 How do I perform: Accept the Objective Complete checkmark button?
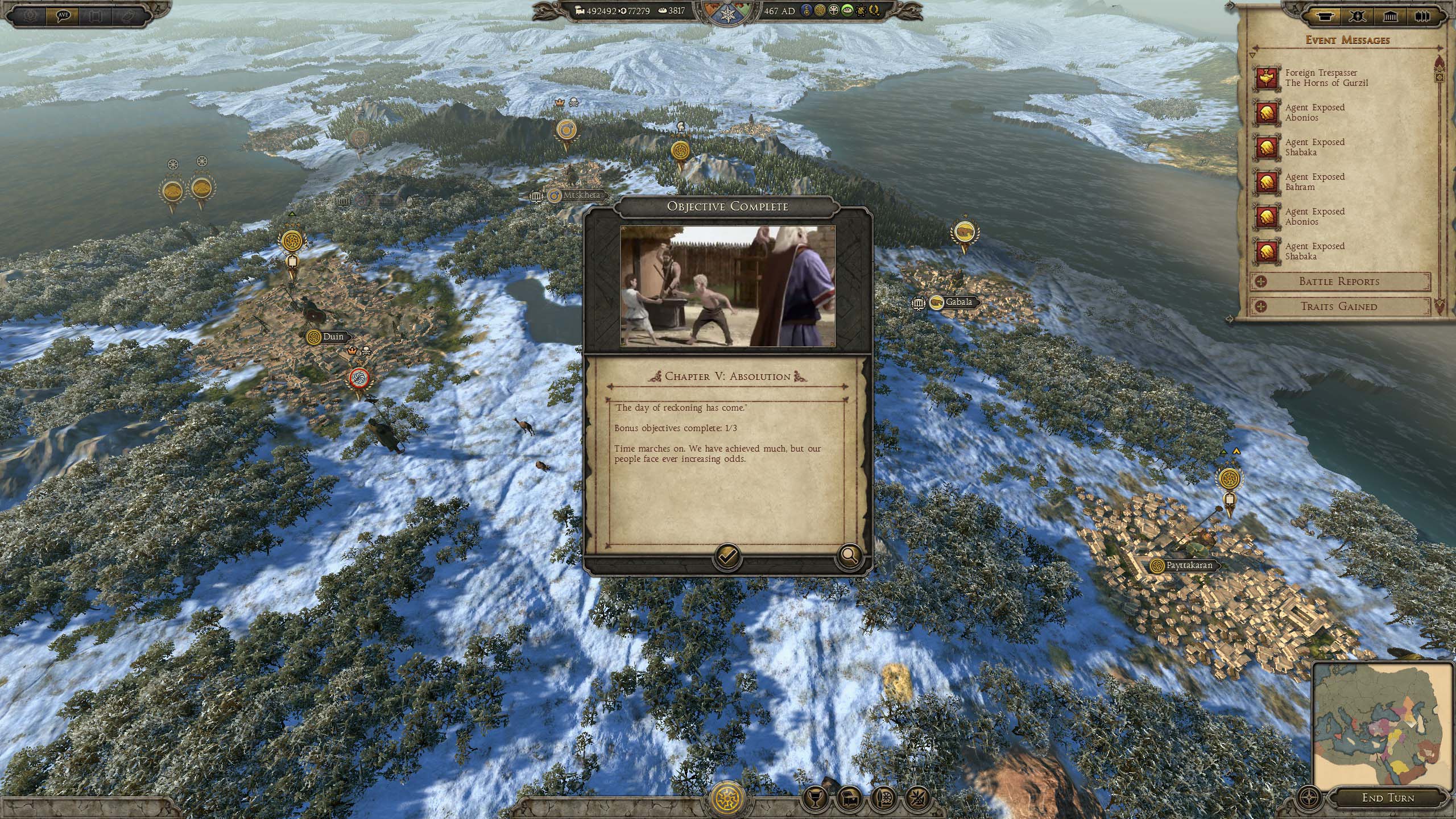tap(727, 556)
